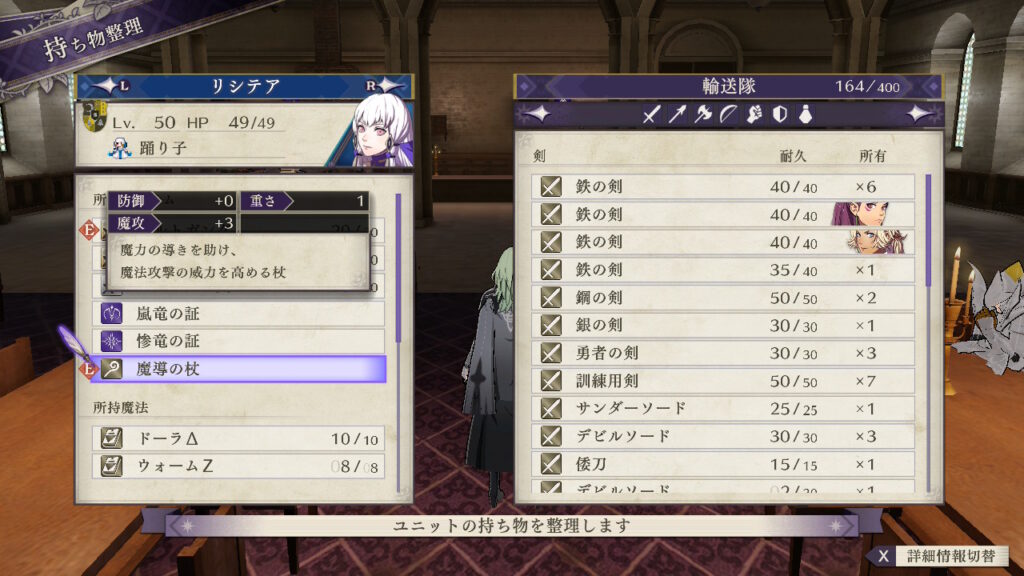This screenshot has width=1024, height=576.
Task: Take the 鉄の剣 ×6 stack from the convoy
Action: [x=727, y=187]
